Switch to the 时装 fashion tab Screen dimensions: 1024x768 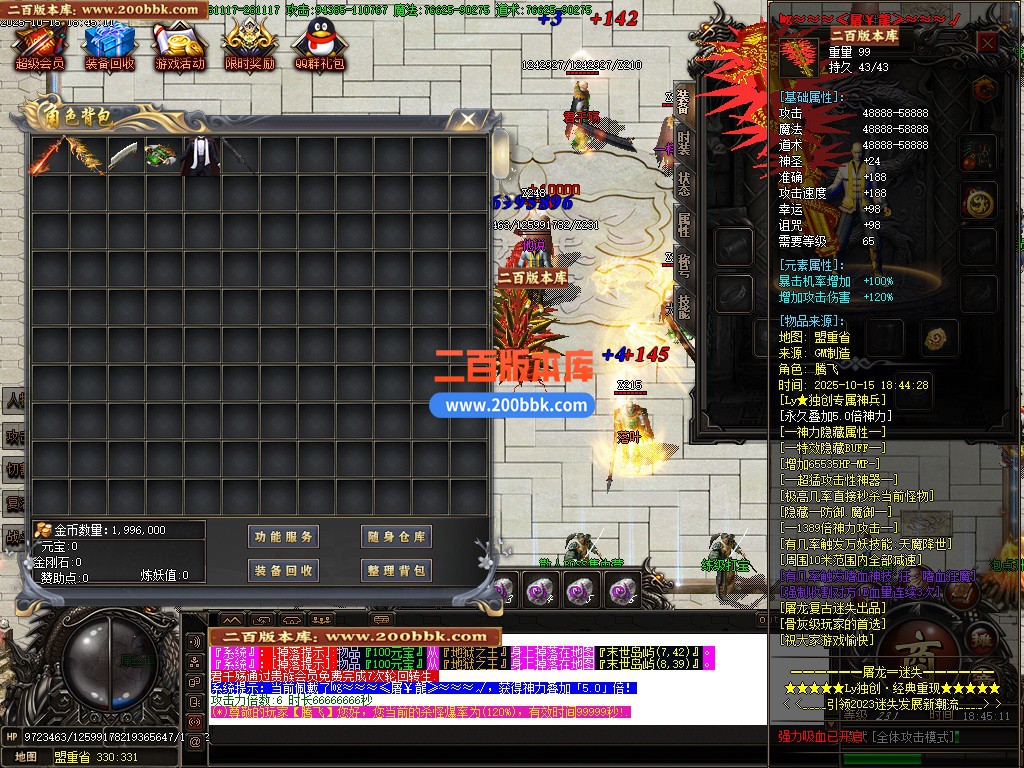(x=684, y=141)
